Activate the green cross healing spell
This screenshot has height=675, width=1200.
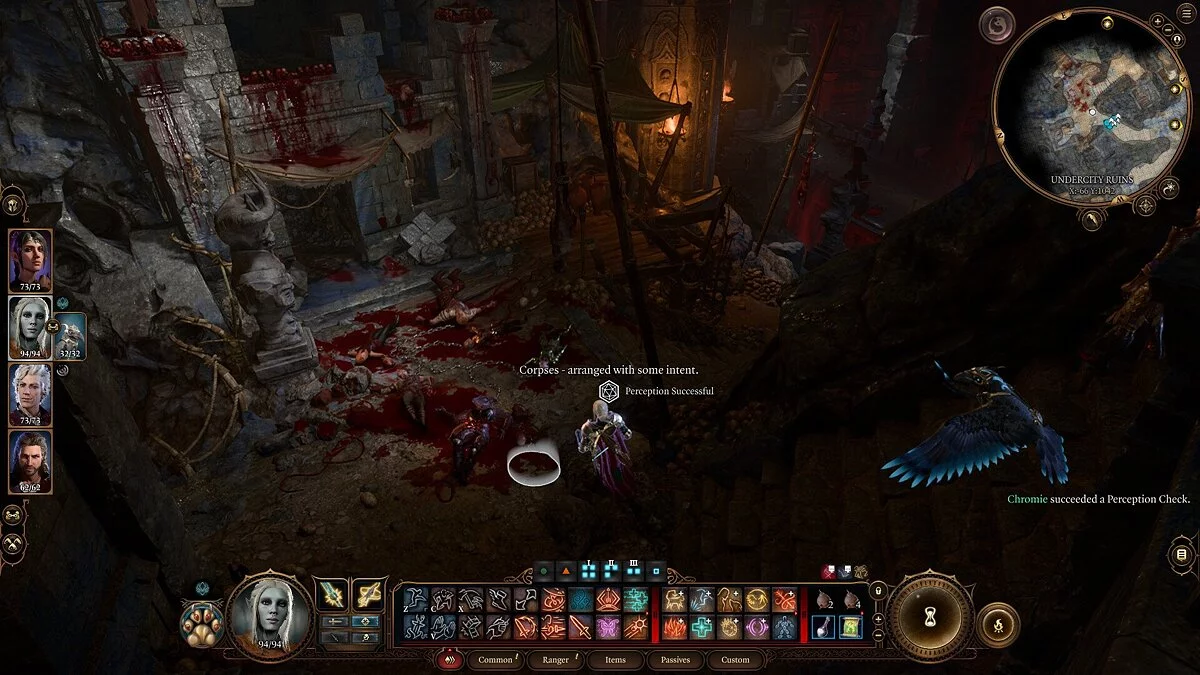[702, 627]
